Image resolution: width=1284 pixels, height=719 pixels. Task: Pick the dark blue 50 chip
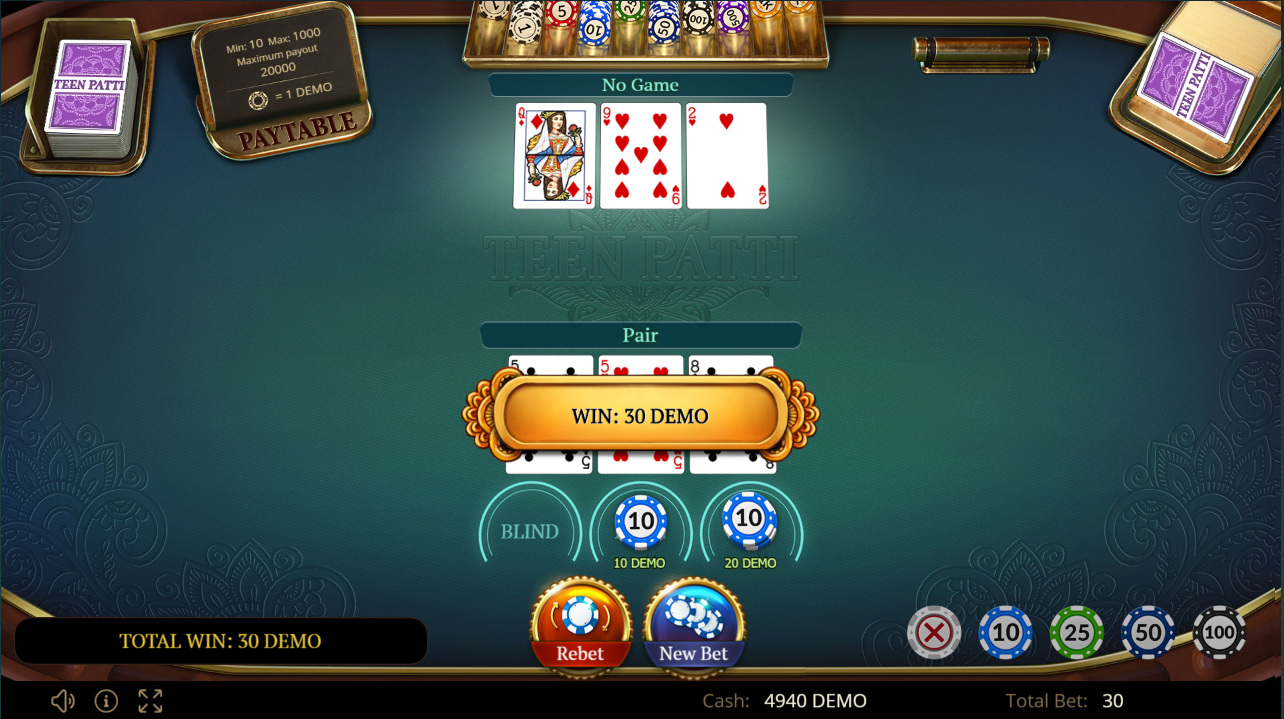[x=1148, y=632]
